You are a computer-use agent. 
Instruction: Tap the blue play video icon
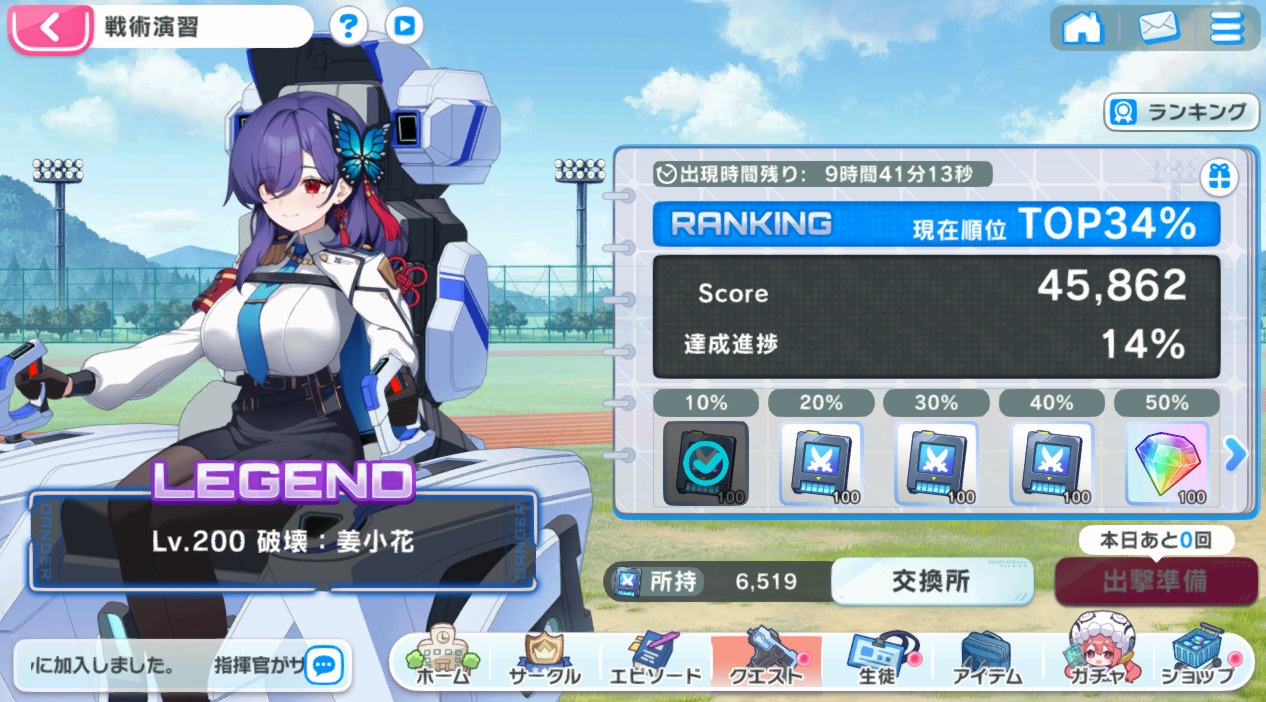point(403,27)
